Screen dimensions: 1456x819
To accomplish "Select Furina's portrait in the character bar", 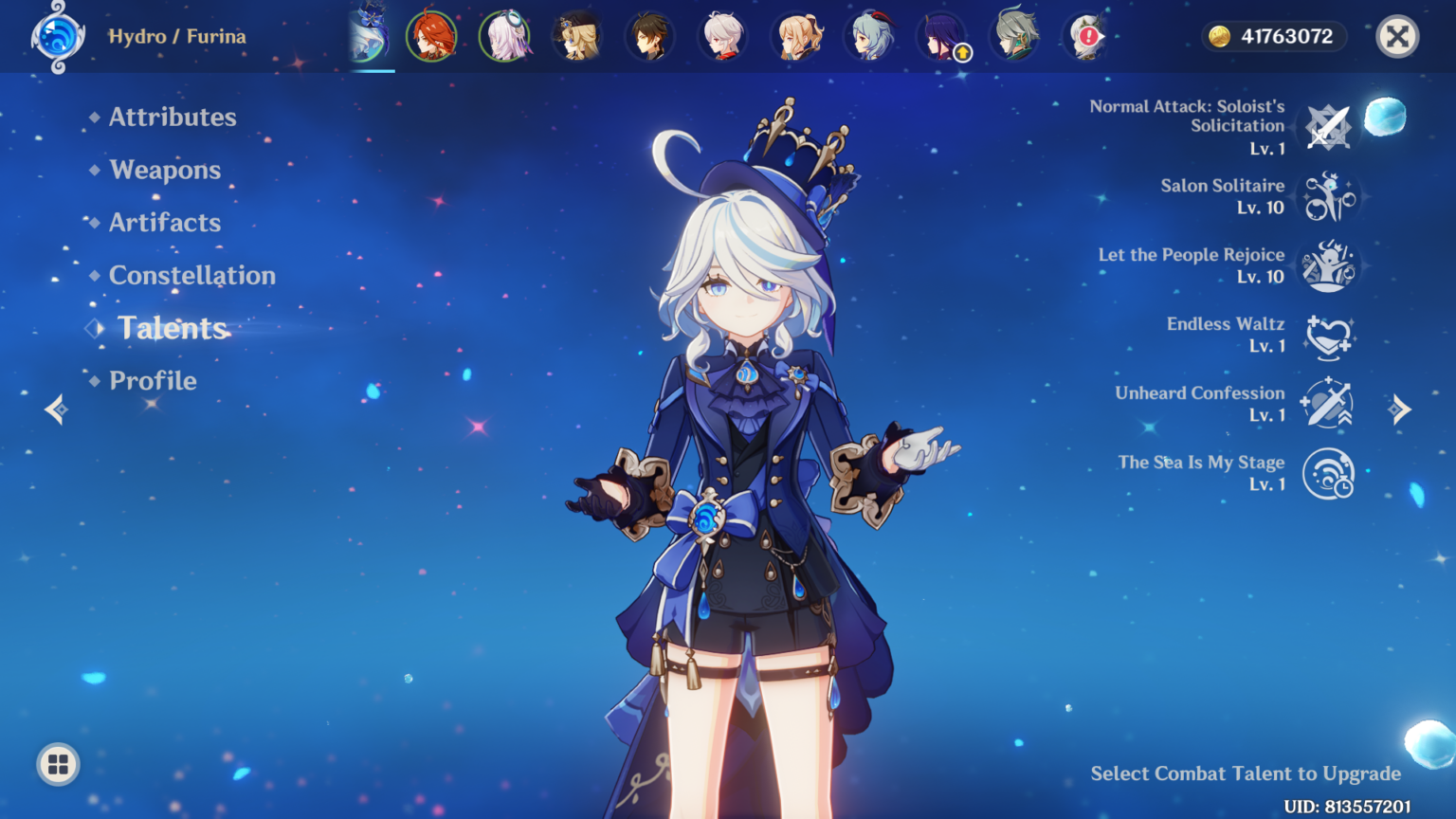I will [x=370, y=37].
